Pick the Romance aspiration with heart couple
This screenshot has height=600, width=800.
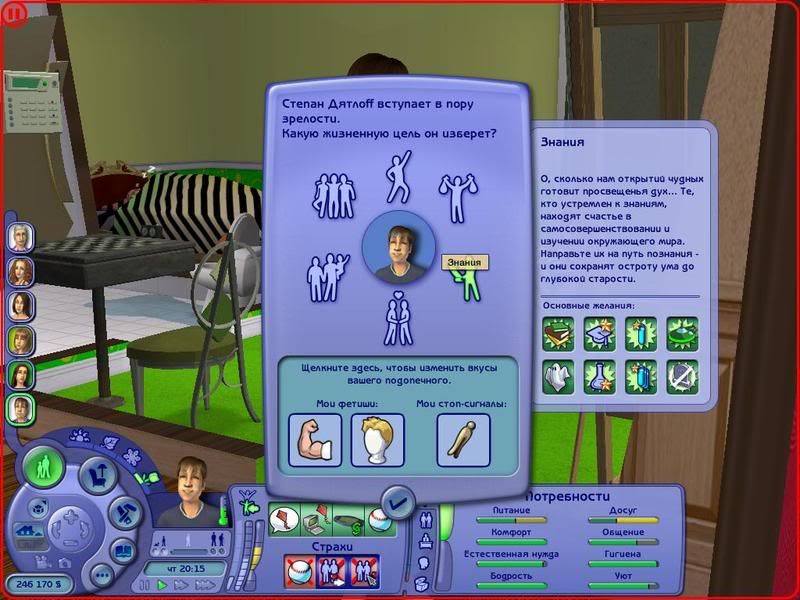coord(399,318)
